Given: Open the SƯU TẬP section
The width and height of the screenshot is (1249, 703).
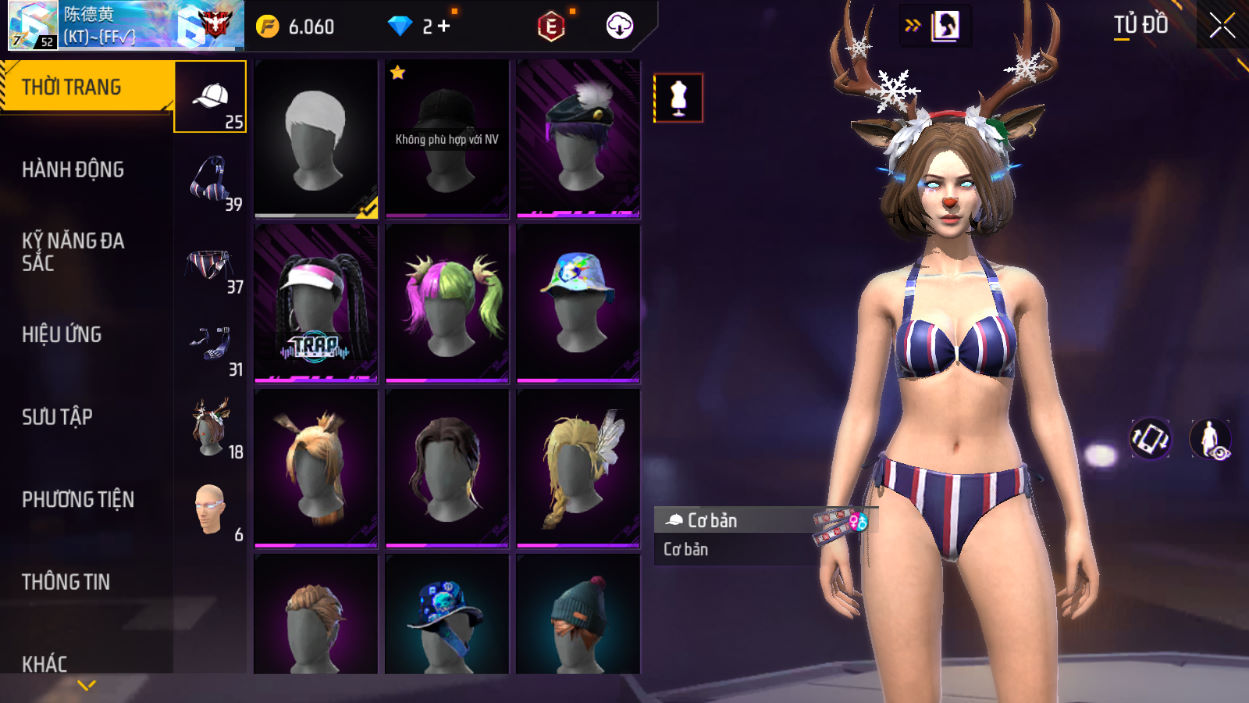Looking at the screenshot, I should [x=57, y=417].
